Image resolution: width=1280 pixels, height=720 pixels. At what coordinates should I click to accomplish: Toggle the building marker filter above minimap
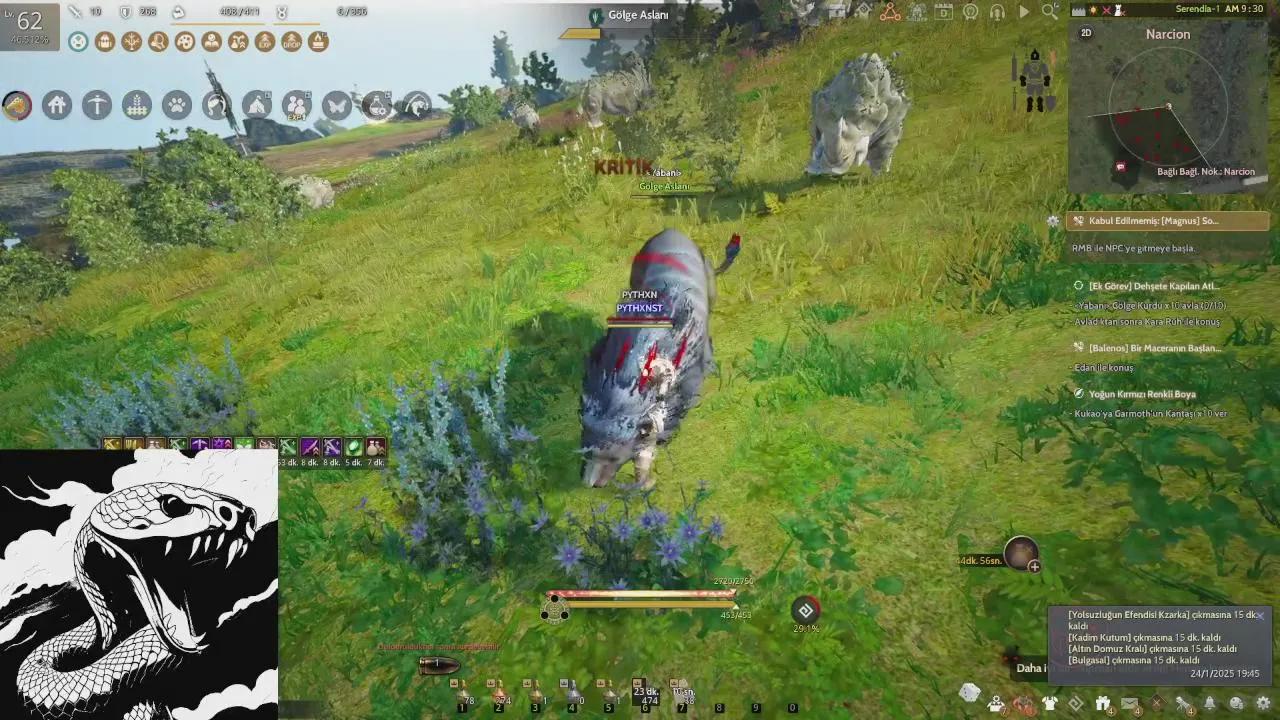point(1078,10)
